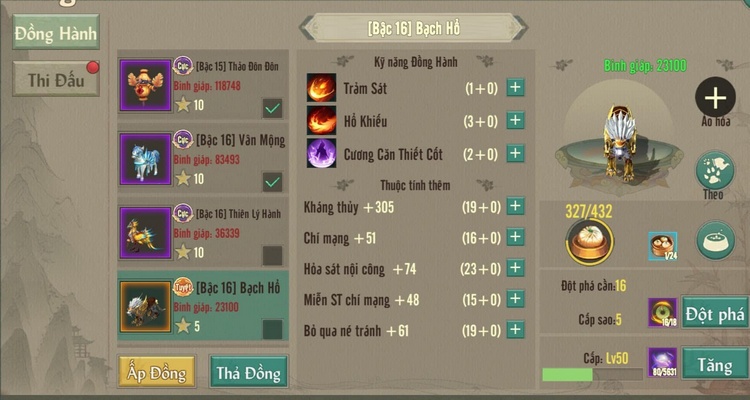Screen dimensions: 750x400
Task: Upgrade the Trảm Sát skill with plus
Action: (515, 88)
